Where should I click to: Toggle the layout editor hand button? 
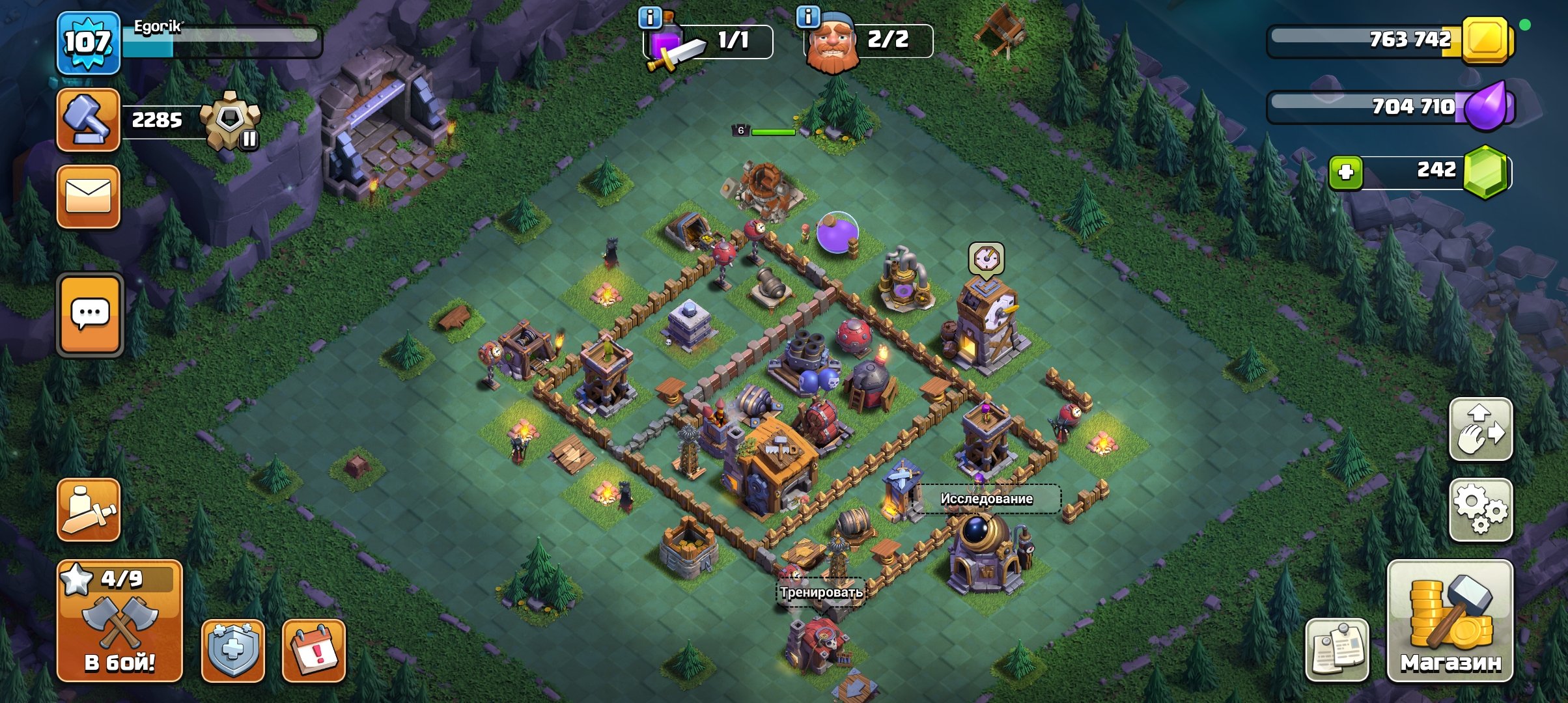click(x=1480, y=430)
